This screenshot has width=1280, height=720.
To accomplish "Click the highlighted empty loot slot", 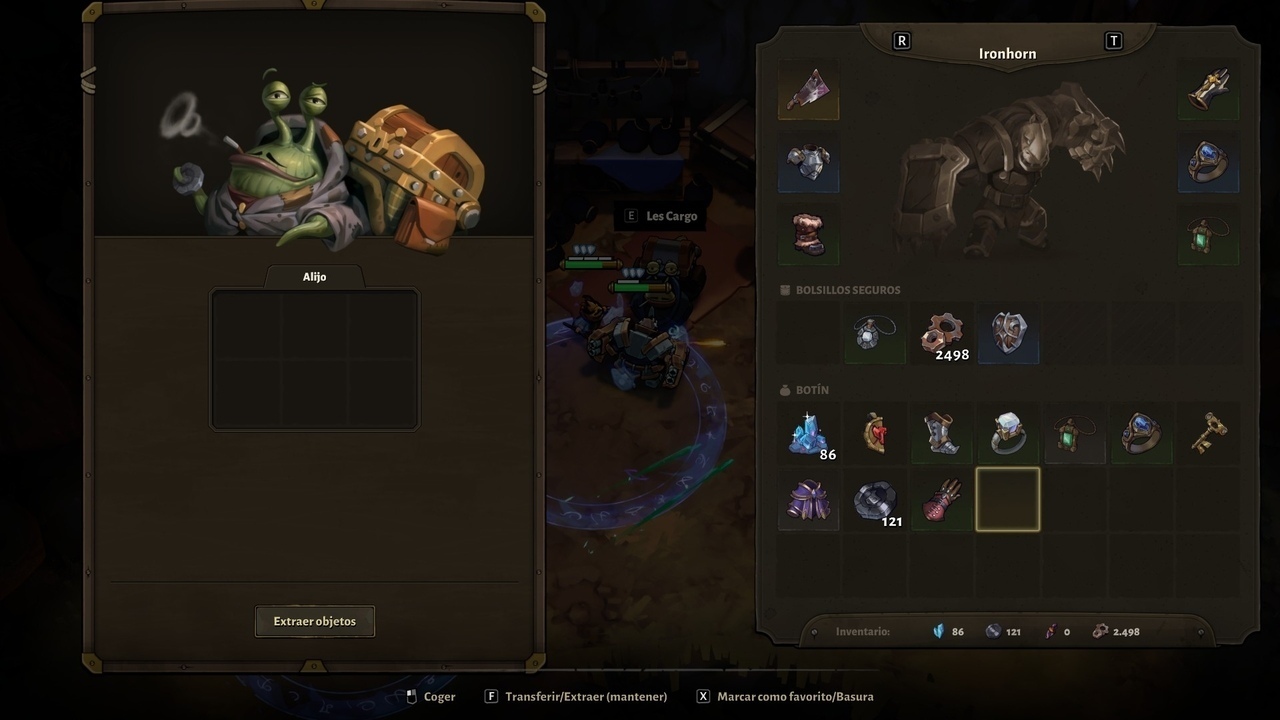I will pos(1008,500).
